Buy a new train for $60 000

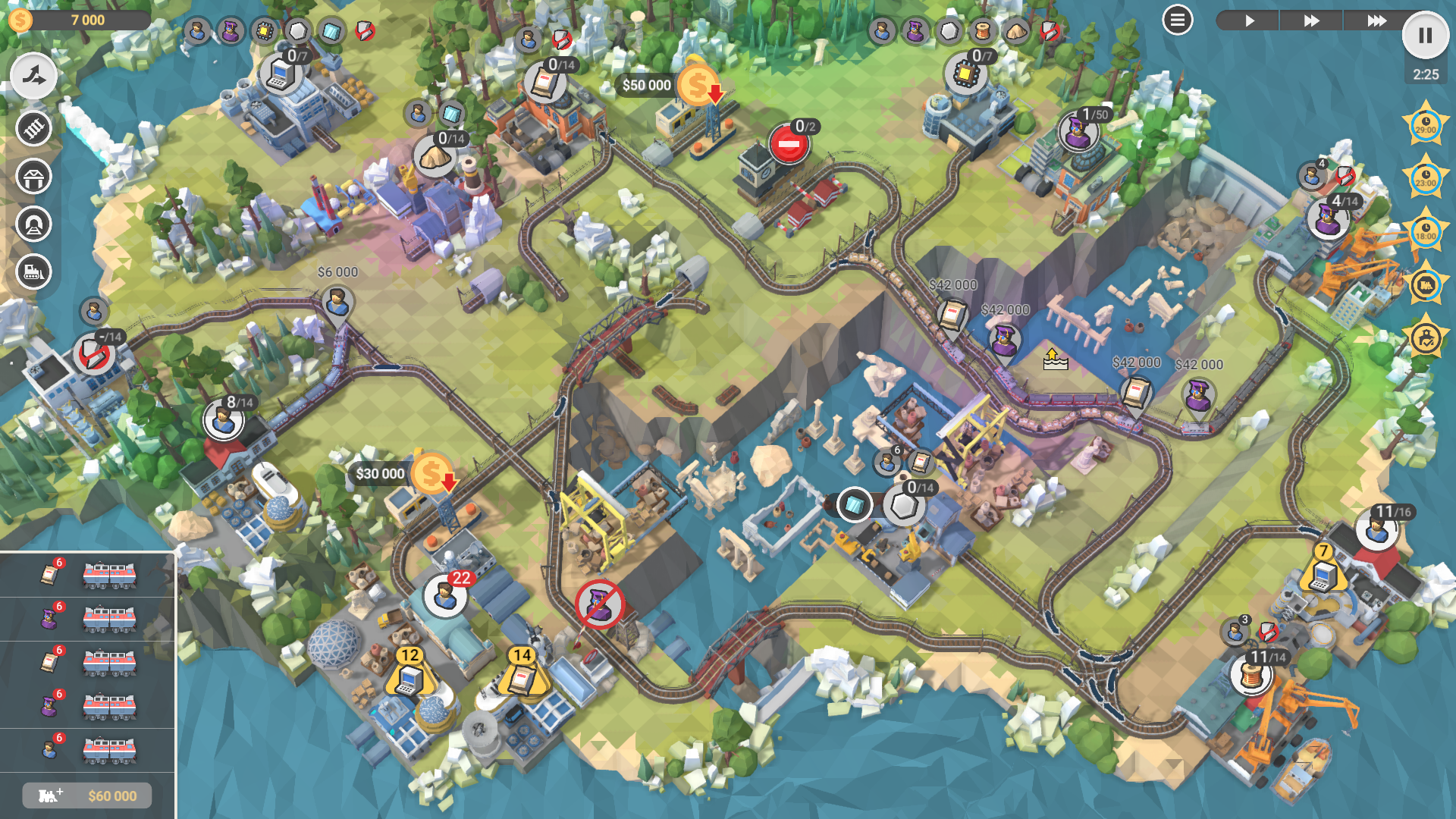click(87, 795)
